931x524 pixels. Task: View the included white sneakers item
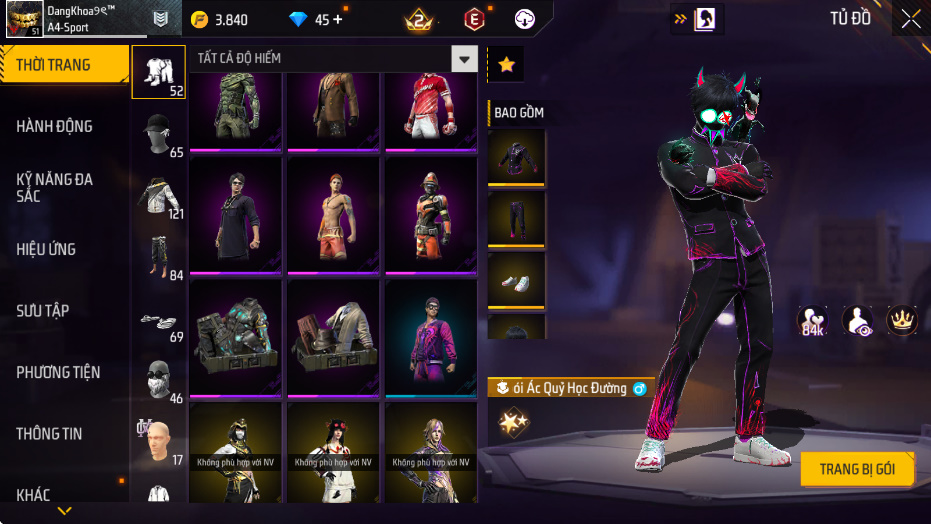(x=516, y=280)
